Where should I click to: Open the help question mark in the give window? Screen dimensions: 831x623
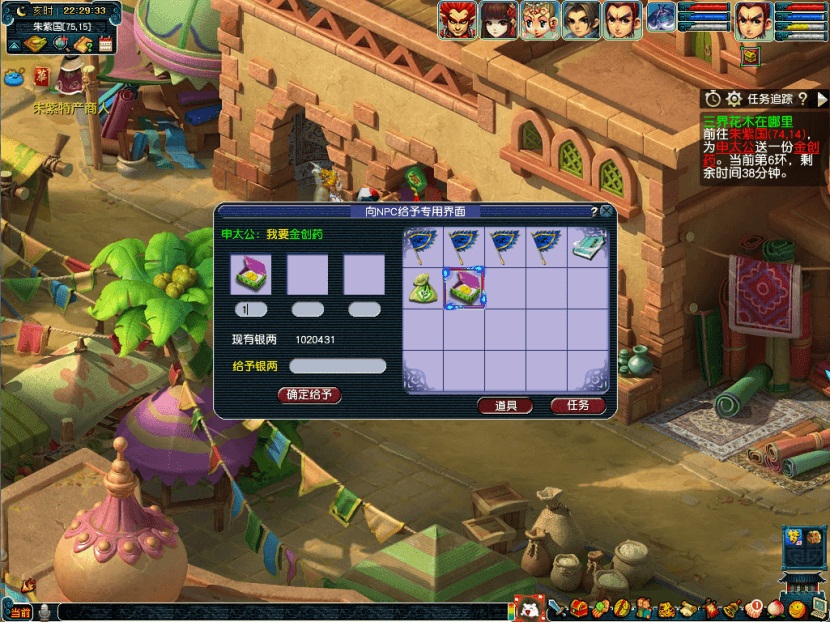pos(593,212)
